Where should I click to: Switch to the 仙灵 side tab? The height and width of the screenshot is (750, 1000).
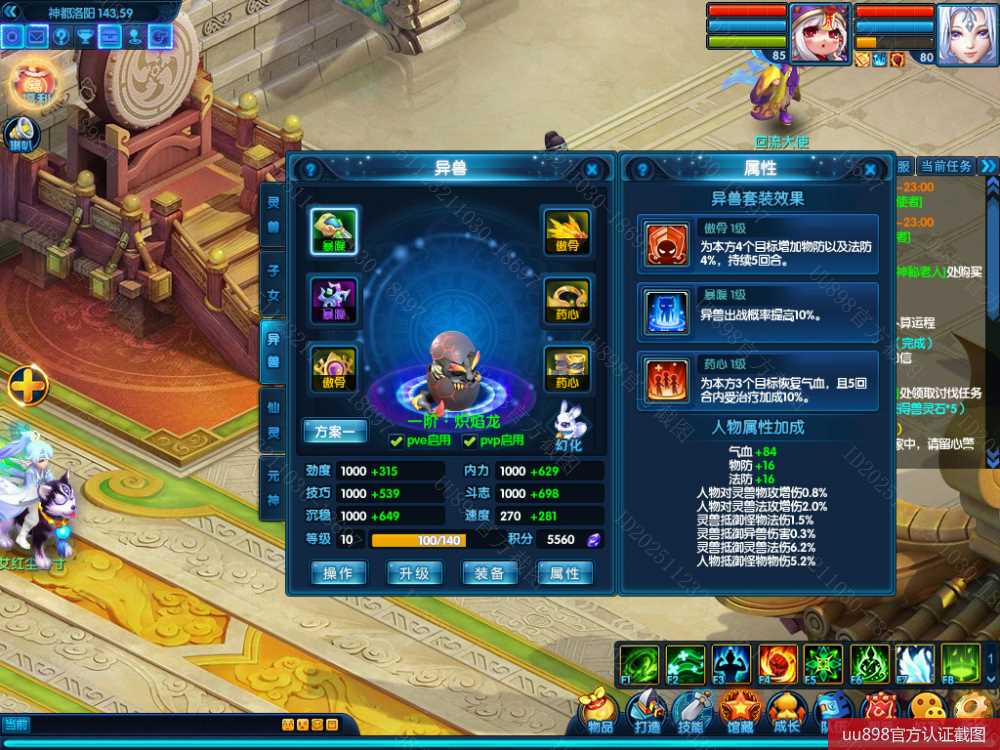coord(273,420)
